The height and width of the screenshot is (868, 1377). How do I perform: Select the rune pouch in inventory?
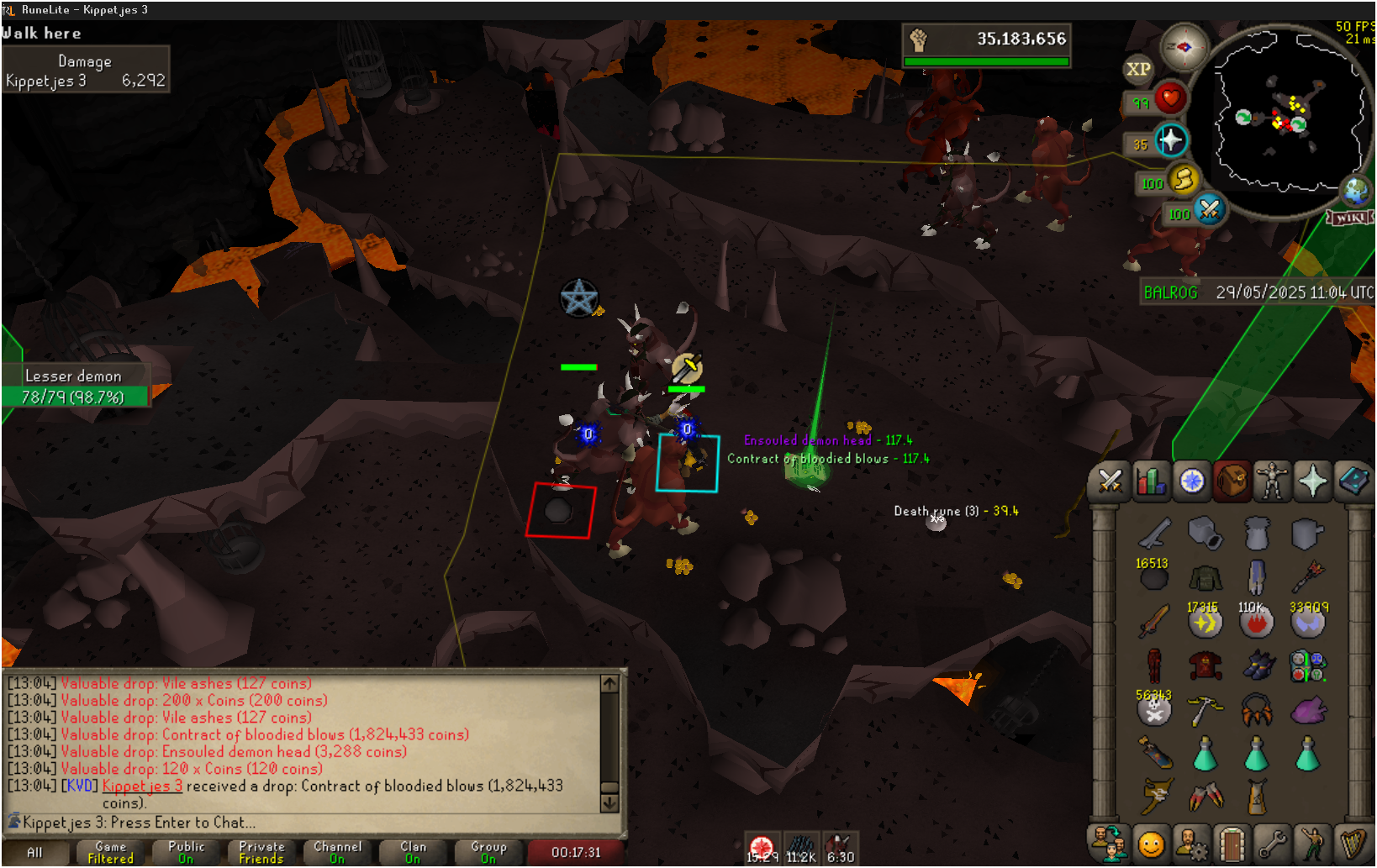1307,666
